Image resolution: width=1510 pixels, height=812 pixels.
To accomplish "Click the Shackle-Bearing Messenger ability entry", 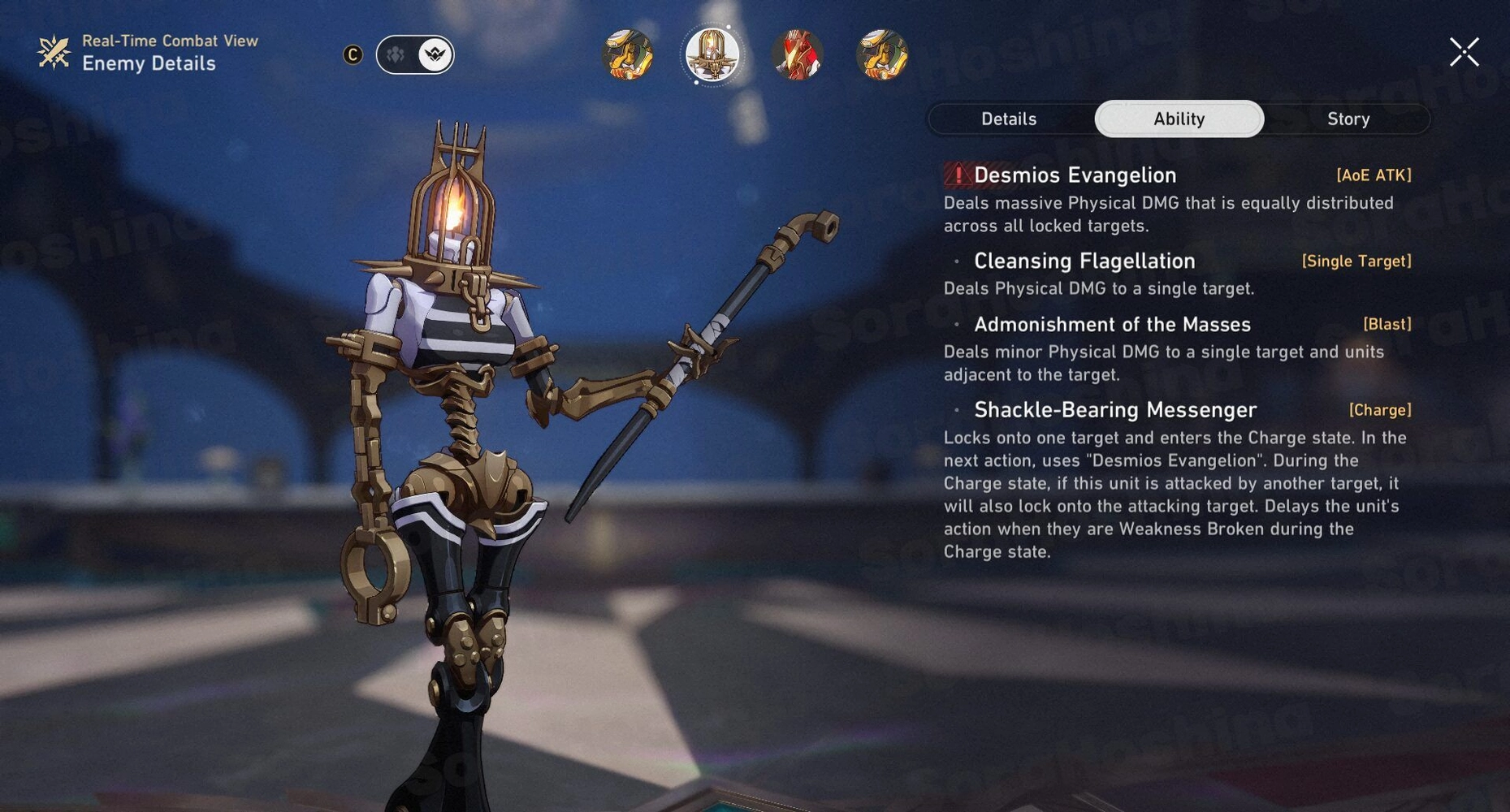I will [x=1115, y=410].
